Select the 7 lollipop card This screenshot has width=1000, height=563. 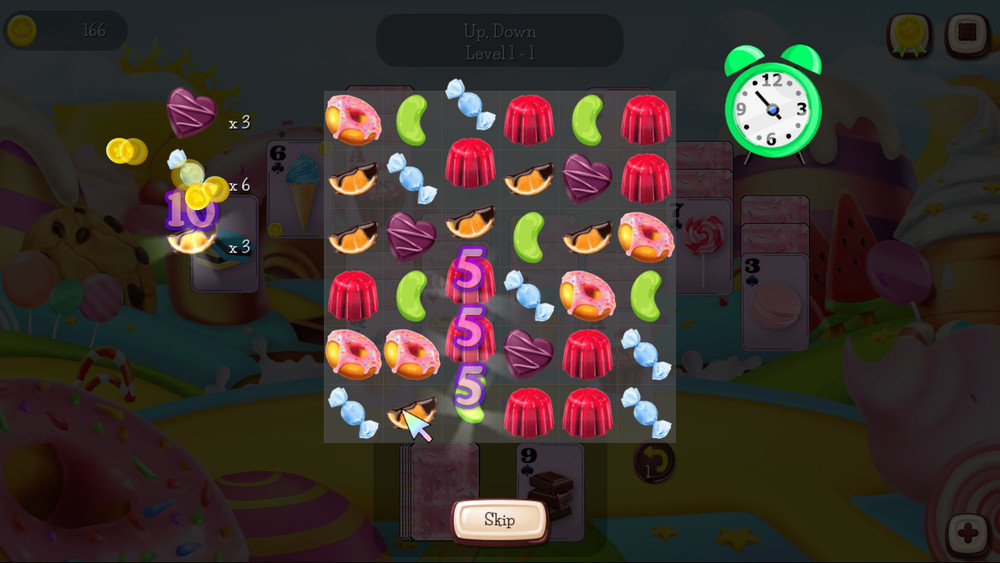(x=700, y=240)
